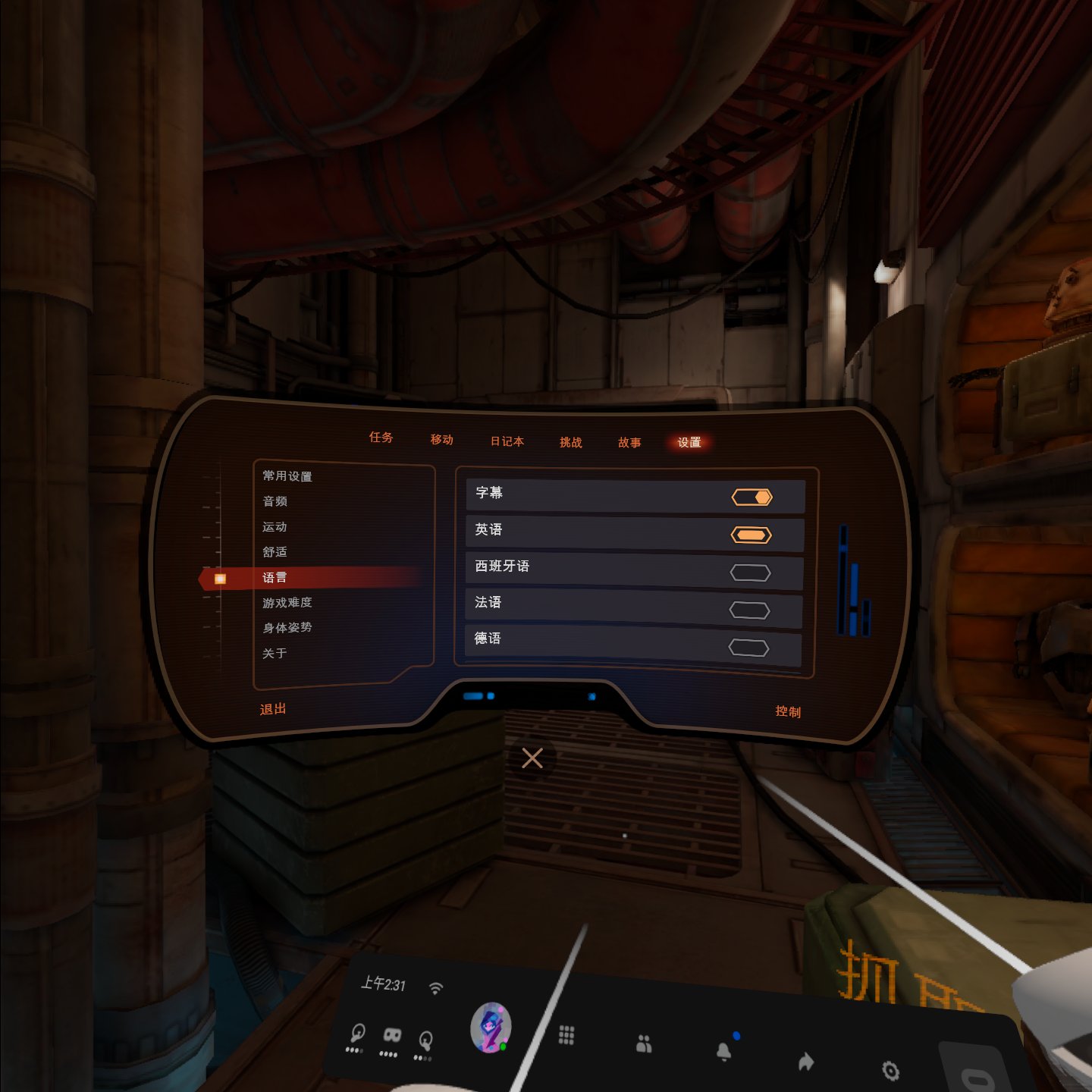Click the 设置 tab
This screenshot has height=1092, width=1092.
pyautogui.click(x=689, y=442)
